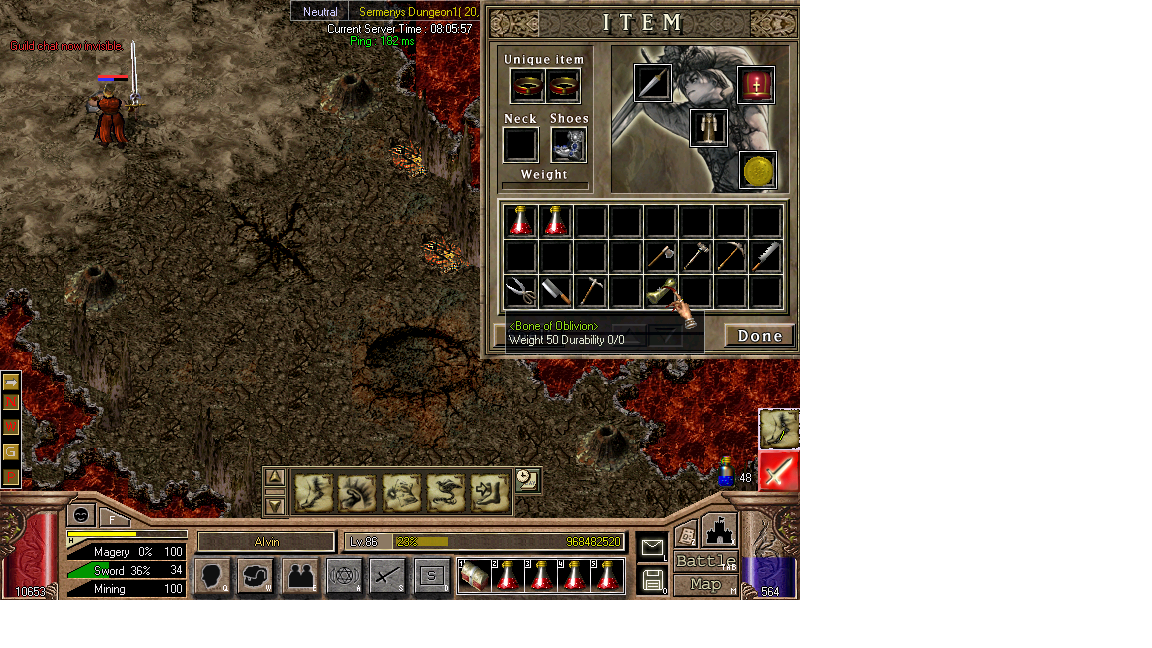Select the pickaxe in the inventory
The width and height of the screenshot is (1152, 648).
[x=730, y=257]
